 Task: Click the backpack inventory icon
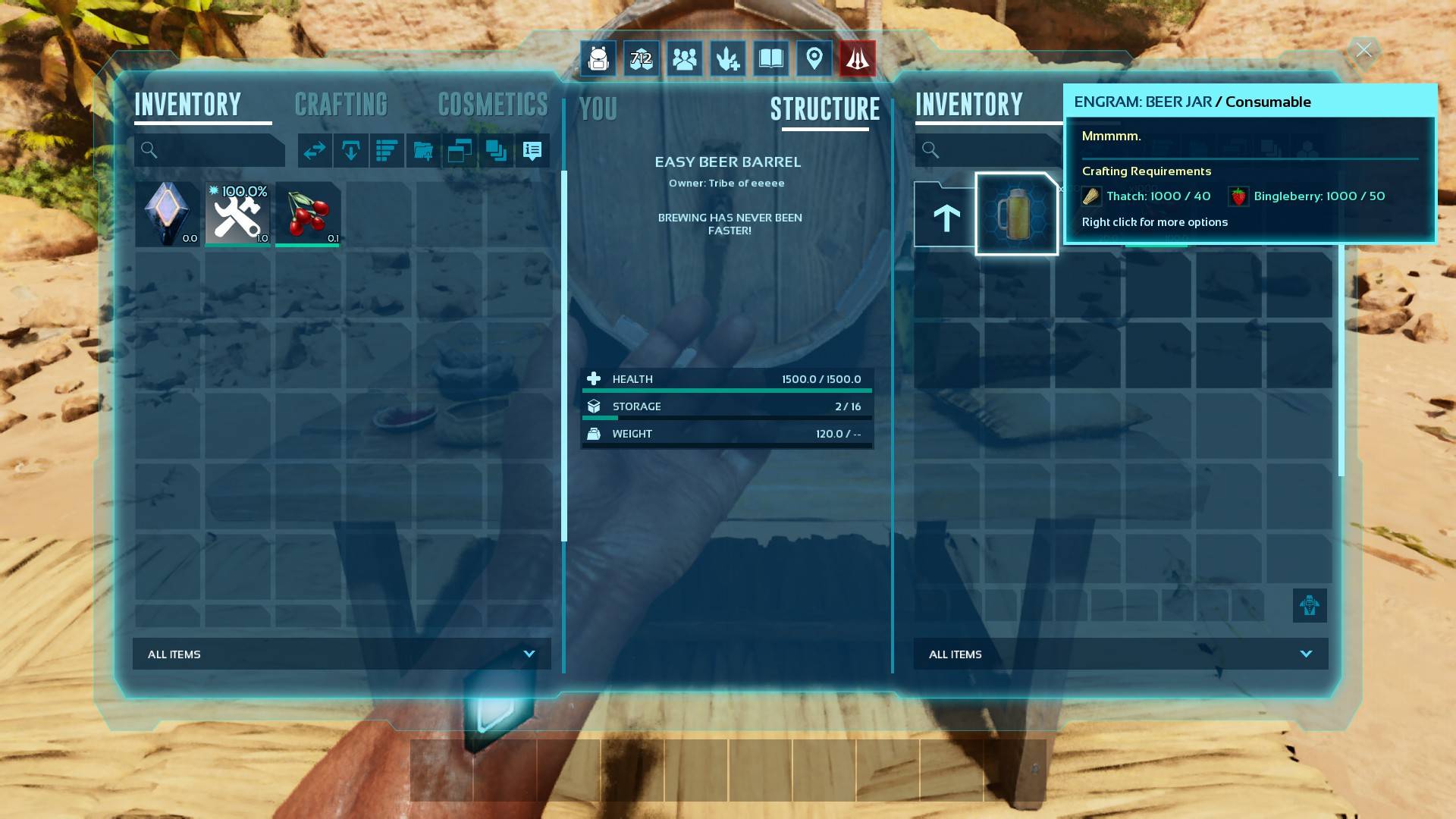click(598, 58)
